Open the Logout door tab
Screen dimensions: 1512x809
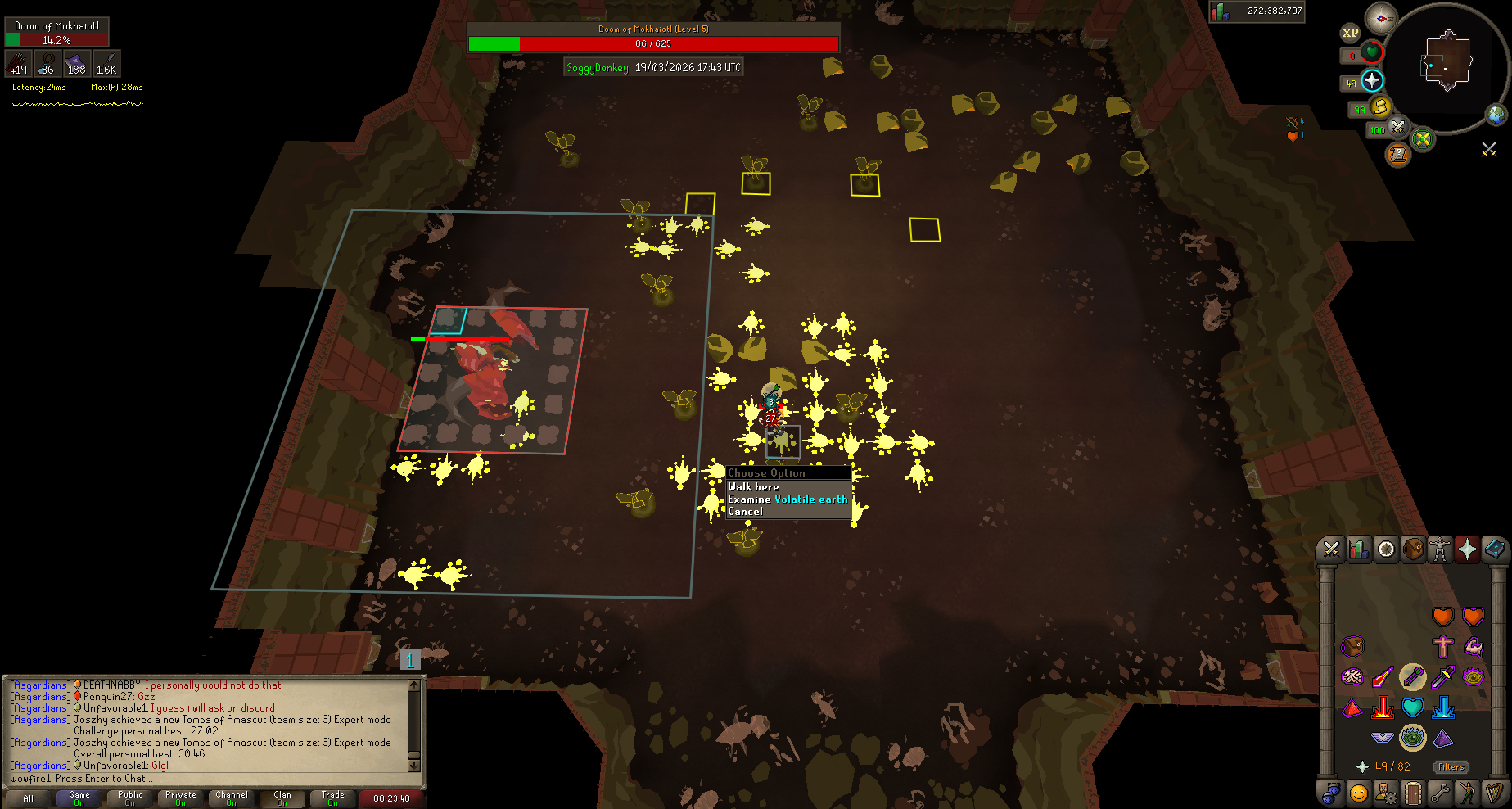click(x=1412, y=793)
